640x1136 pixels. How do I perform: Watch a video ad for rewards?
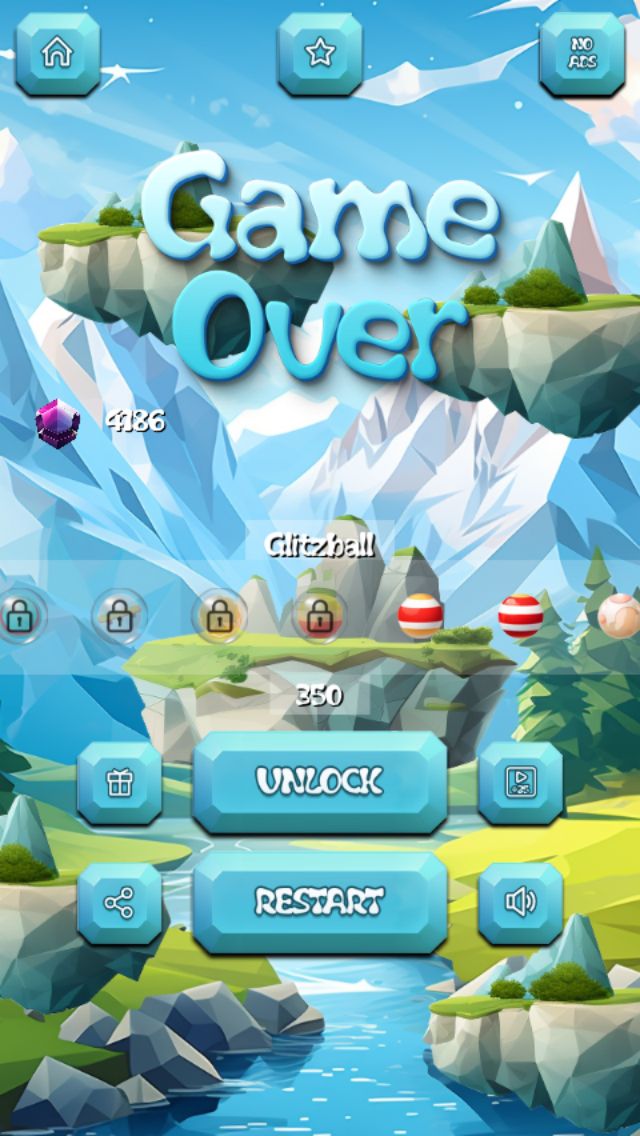pyautogui.click(x=520, y=783)
